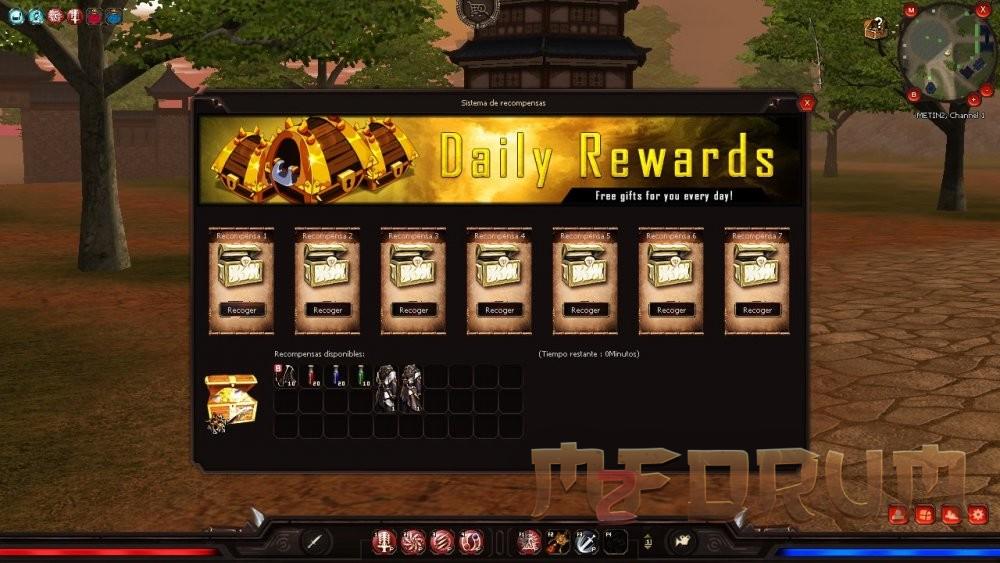Open the large map with M button
1000x563 pixels.
(910, 10)
